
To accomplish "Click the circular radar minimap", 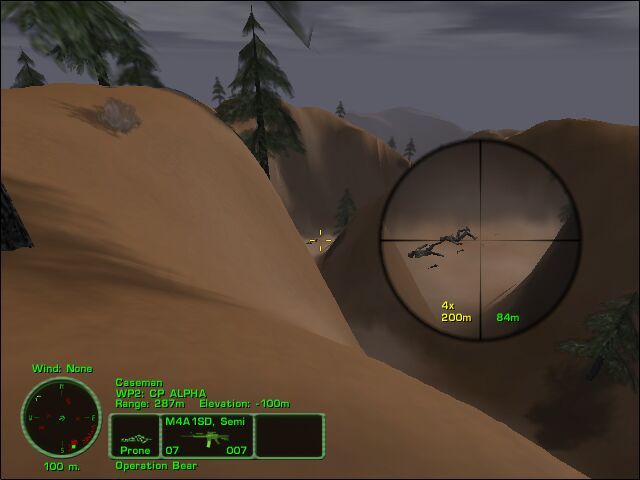I will coord(61,418).
